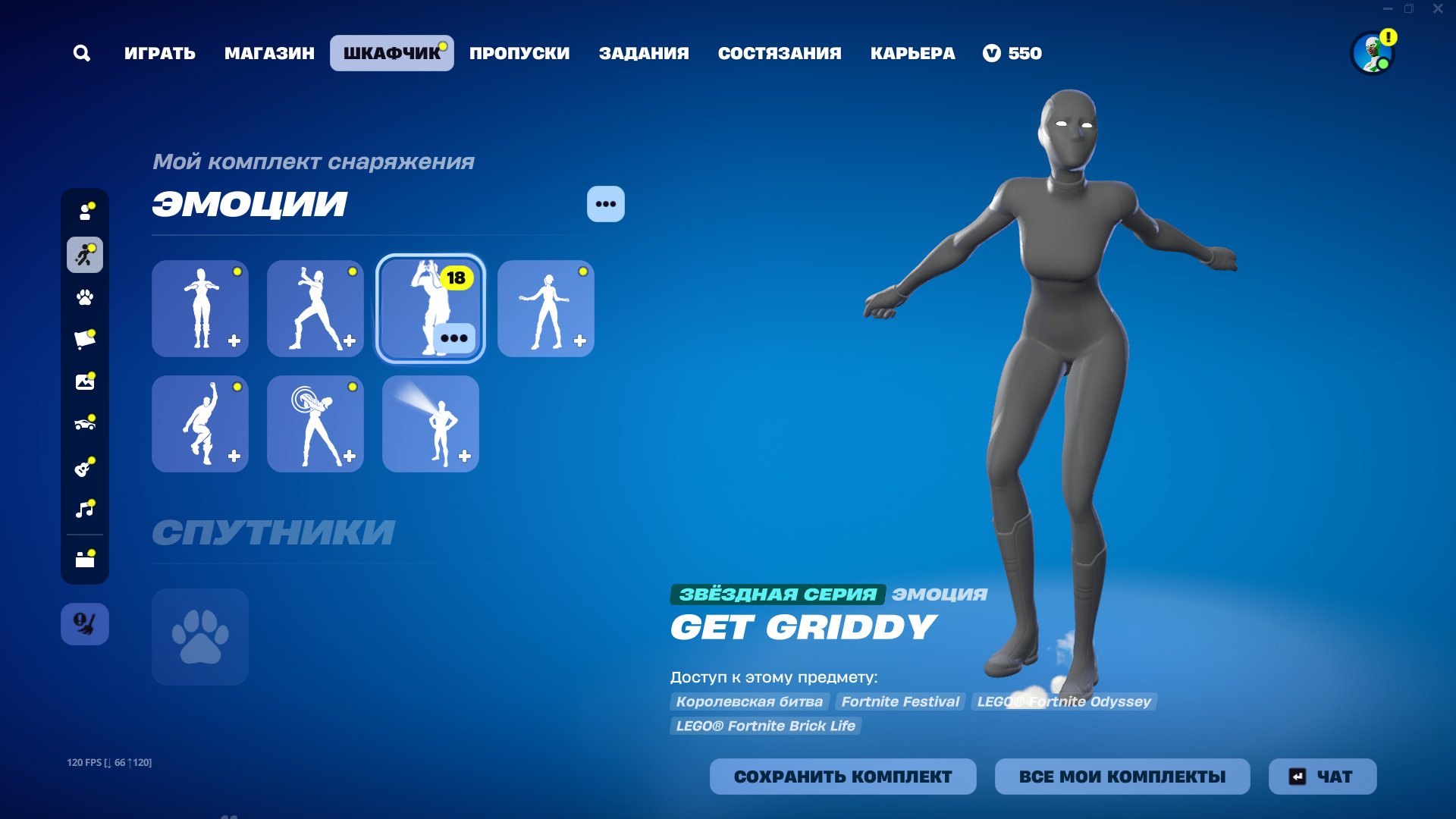This screenshot has width=1456, height=819.
Task: Switch to the МАГАЗИН tab
Action: coord(269,53)
